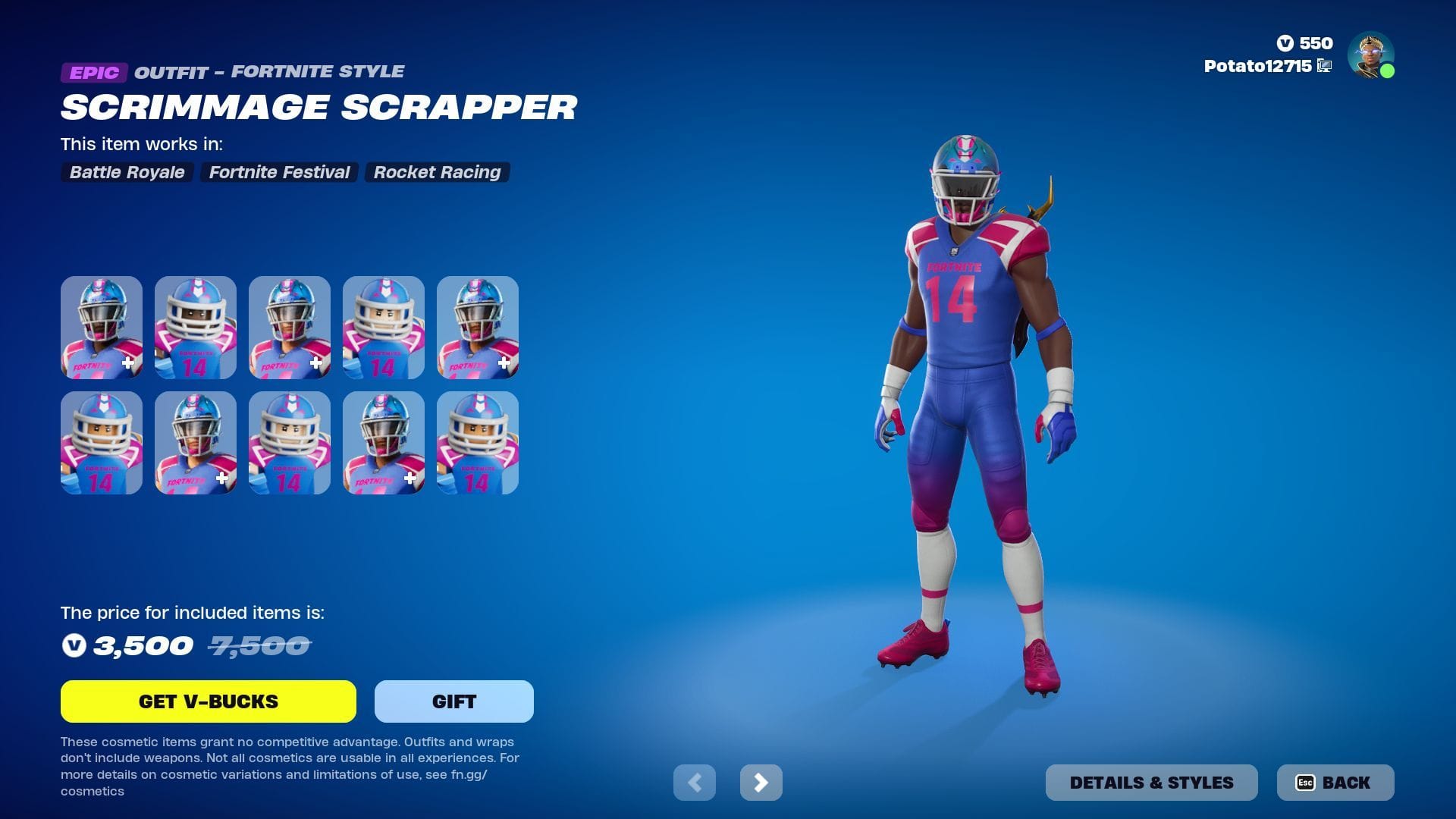Click the Esc key icon on the Back button

[1304, 783]
